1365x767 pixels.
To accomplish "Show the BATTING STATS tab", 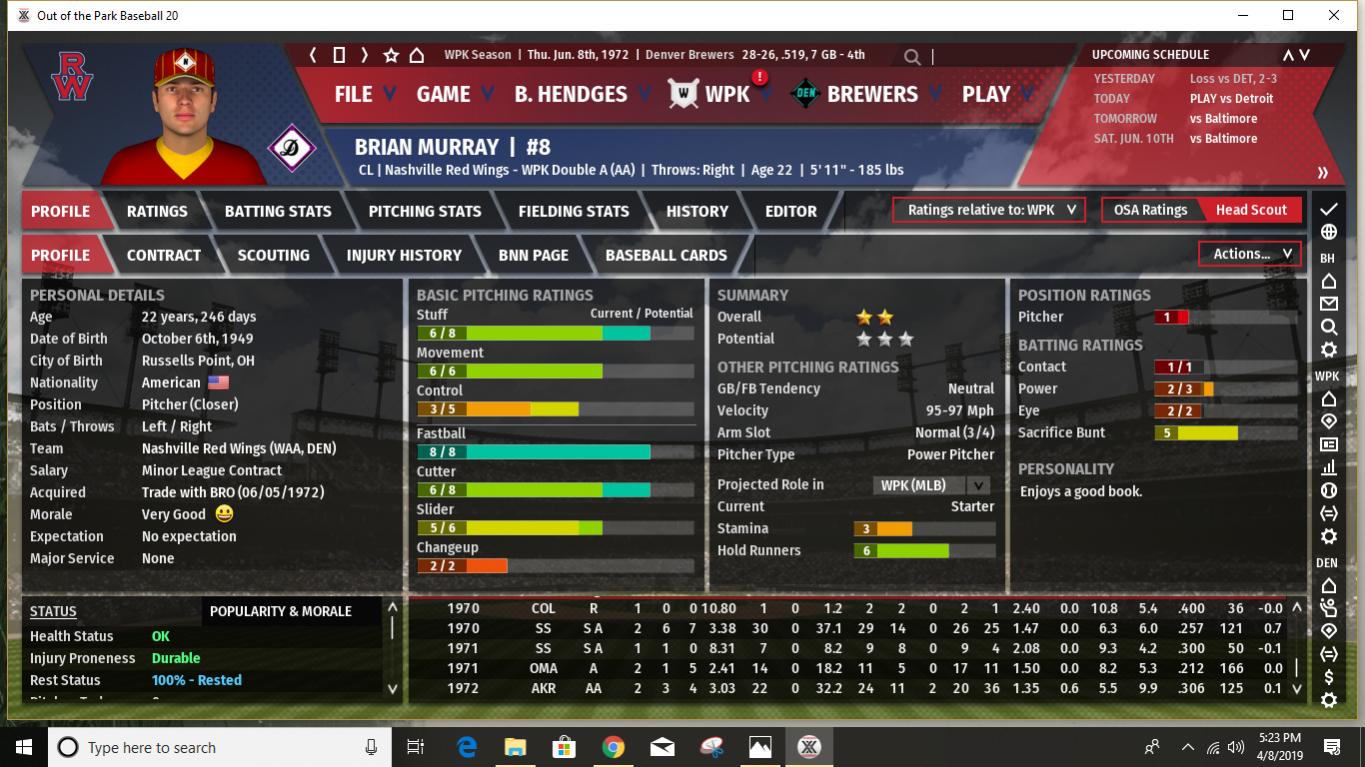I will 278,211.
